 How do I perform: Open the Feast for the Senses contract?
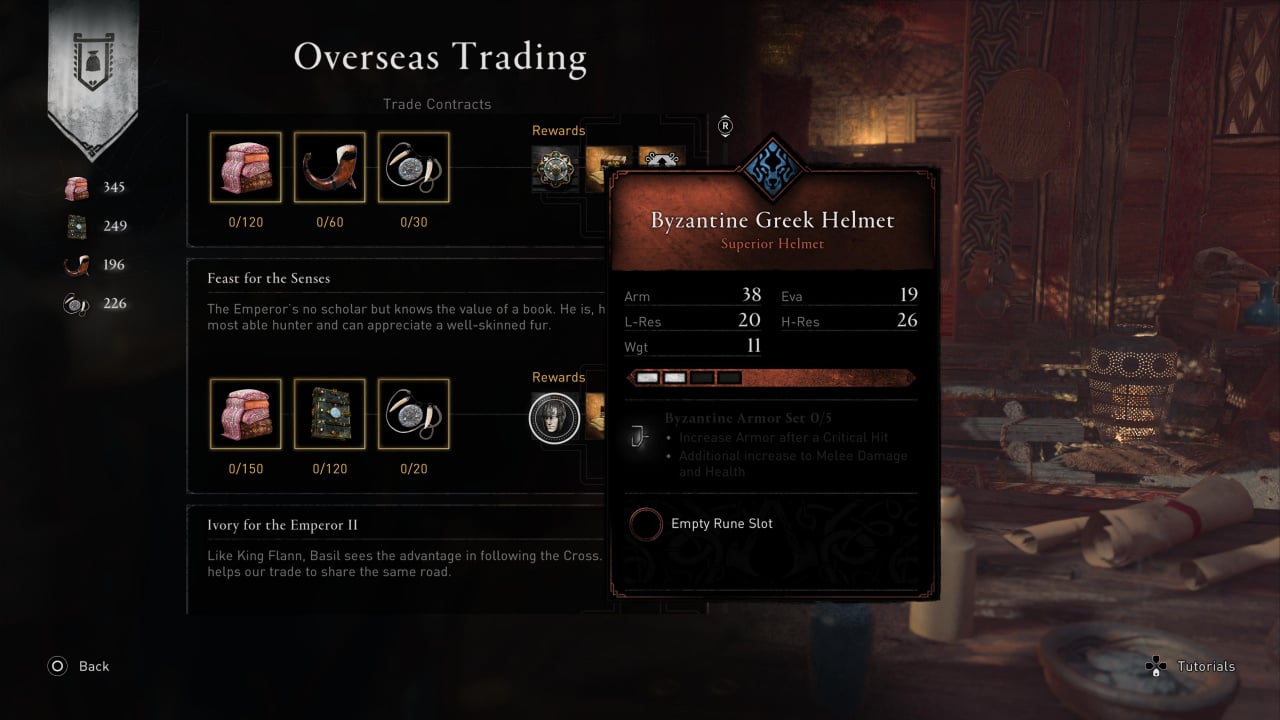268,278
